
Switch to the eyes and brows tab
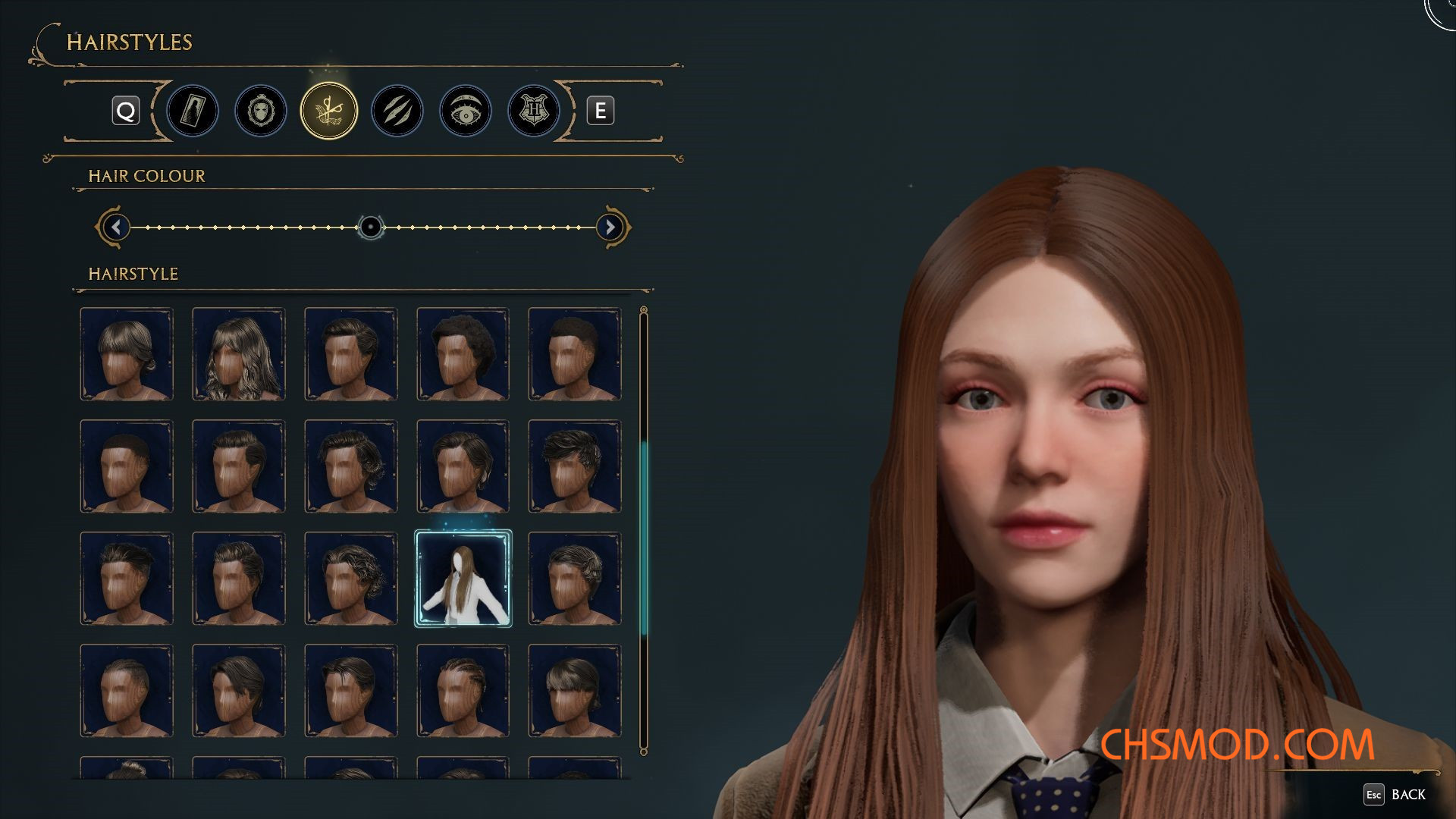coord(466,111)
